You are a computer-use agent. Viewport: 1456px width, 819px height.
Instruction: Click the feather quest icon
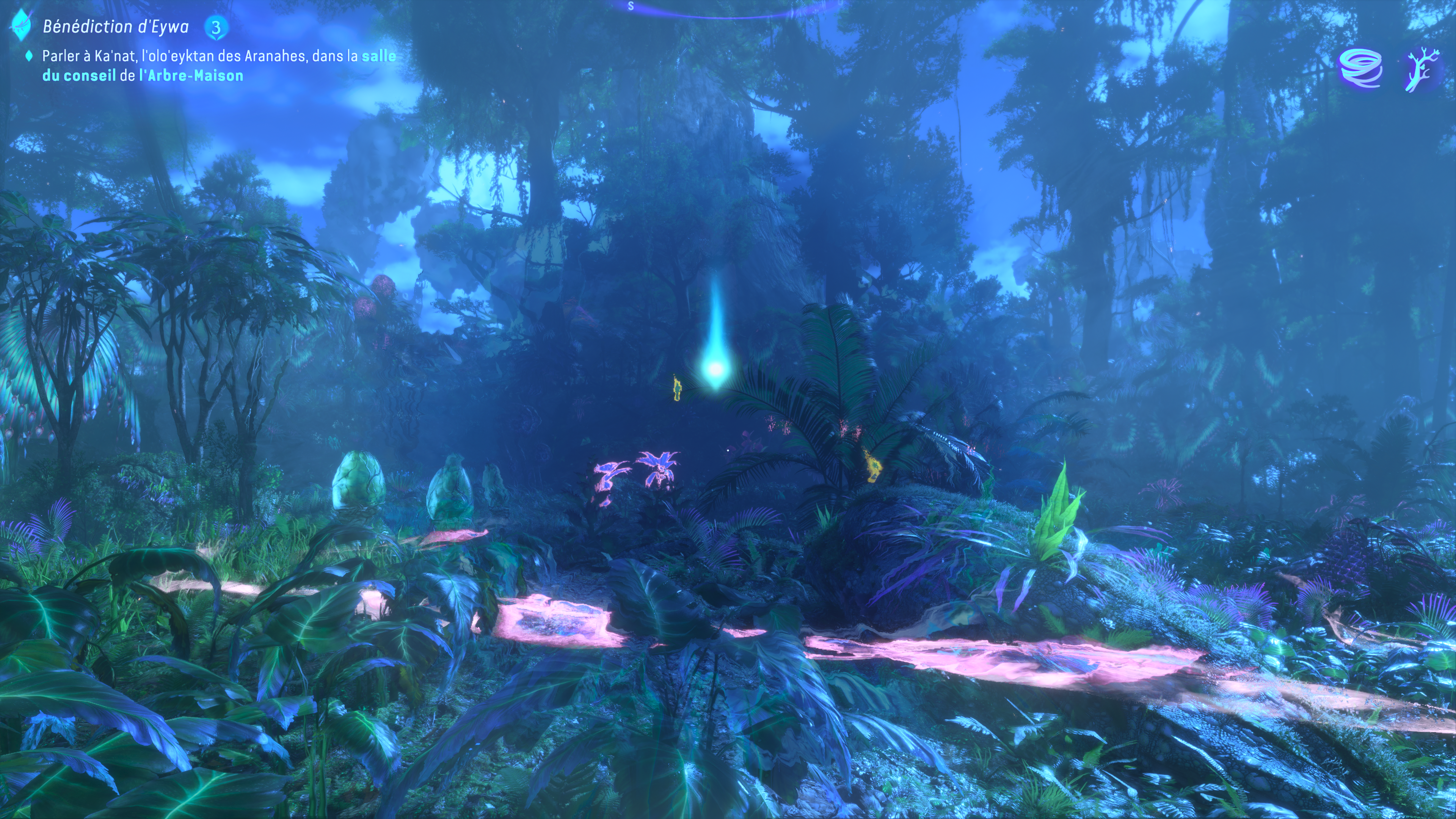[x=22, y=25]
